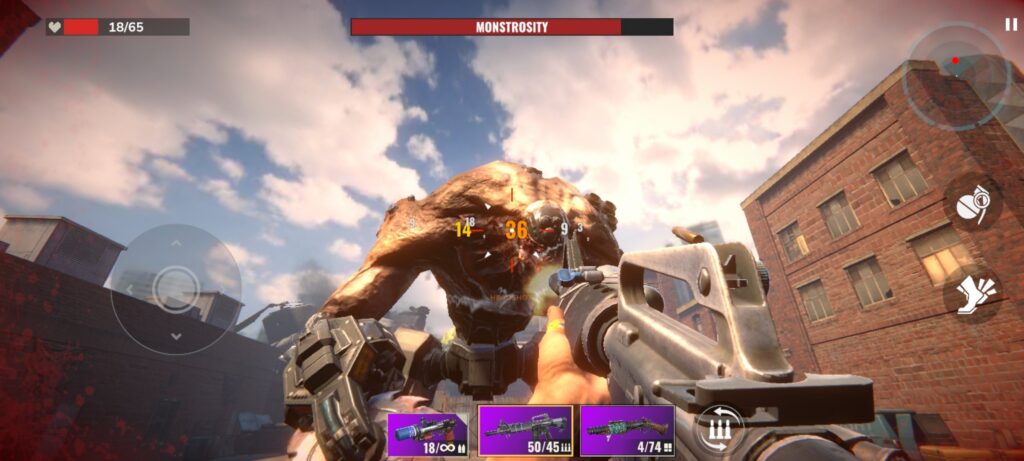Throw a grenade with the grenade button
The width and height of the screenshot is (1024, 461).
click(x=974, y=206)
